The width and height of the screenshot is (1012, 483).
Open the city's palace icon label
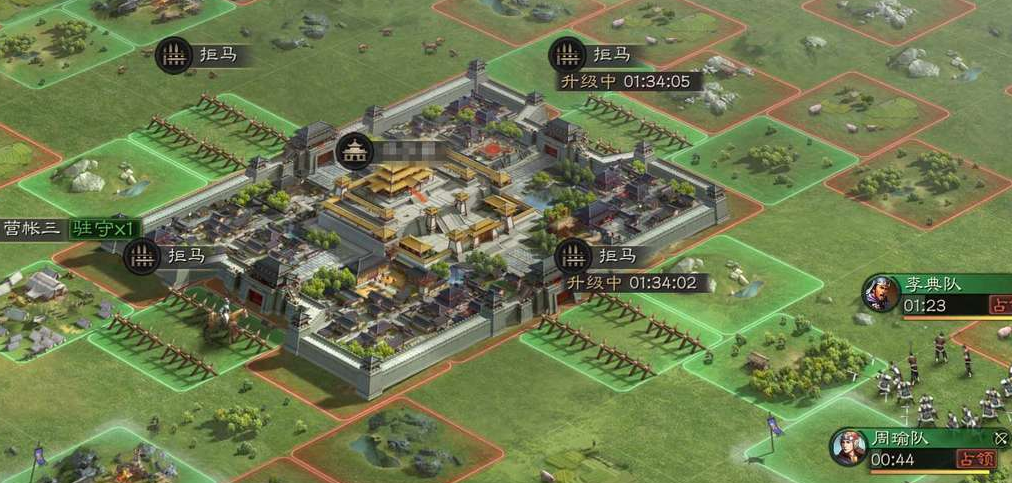pyautogui.click(x=356, y=151)
